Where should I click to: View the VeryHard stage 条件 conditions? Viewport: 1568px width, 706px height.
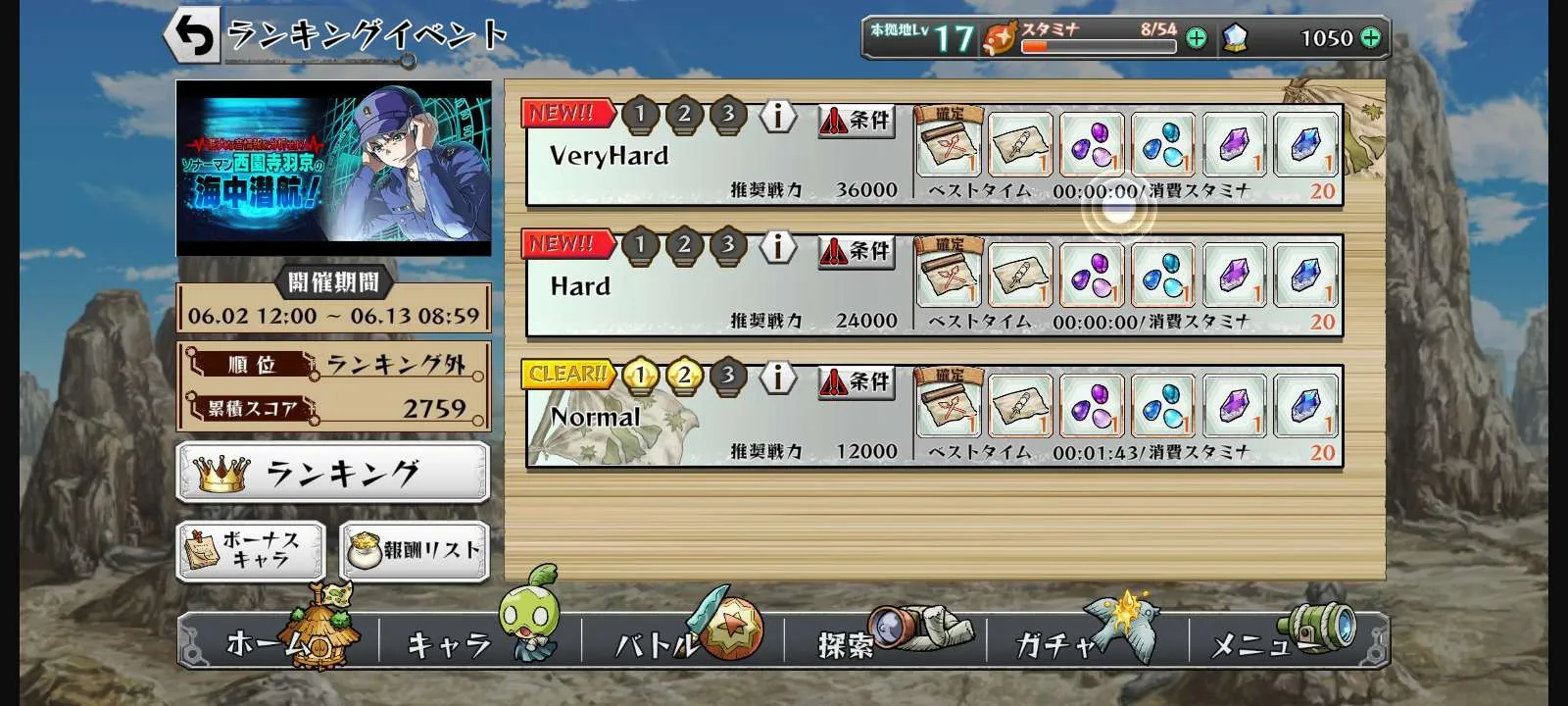[x=857, y=121]
